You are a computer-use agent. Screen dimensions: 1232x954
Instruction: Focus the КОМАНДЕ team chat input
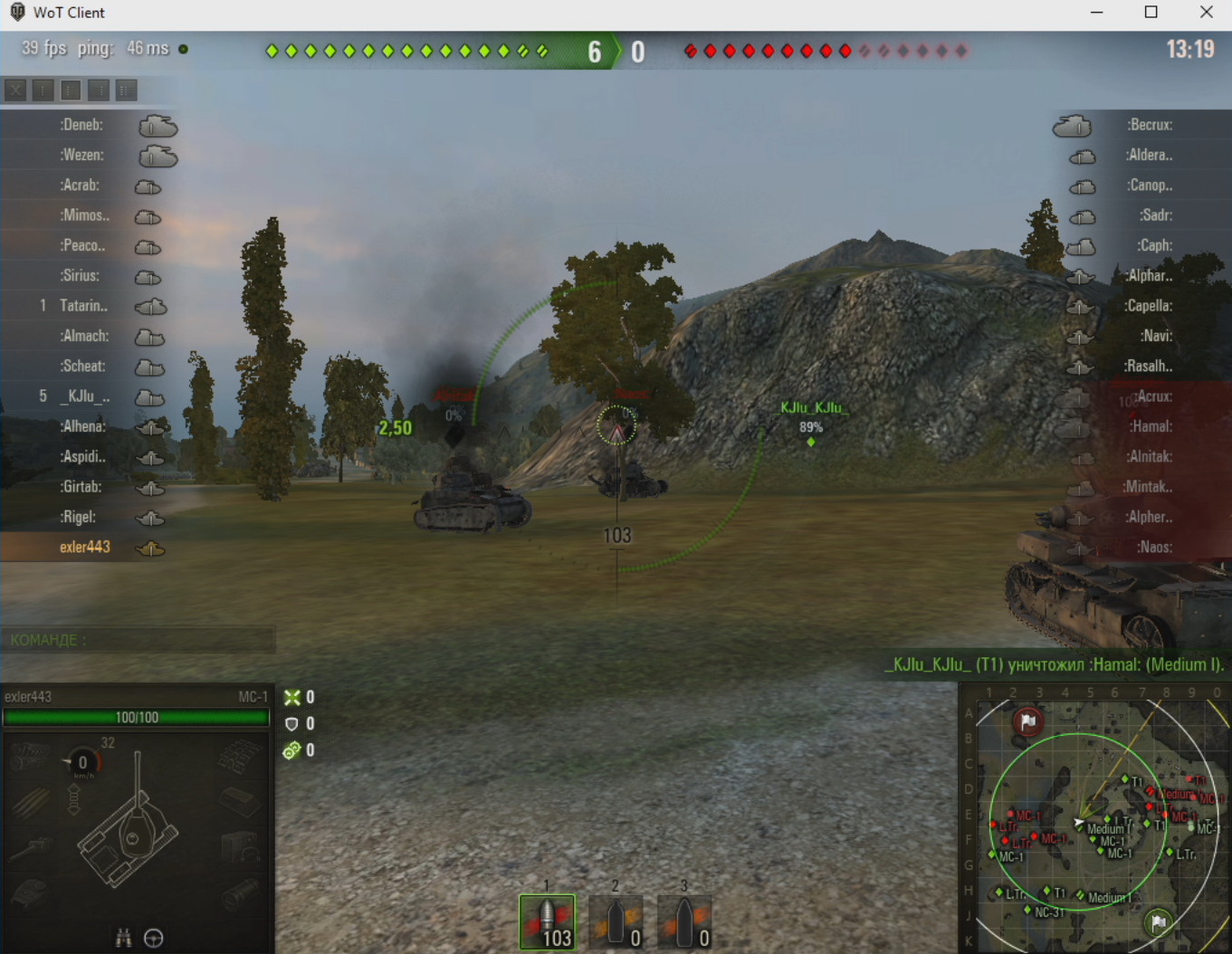(x=138, y=640)
